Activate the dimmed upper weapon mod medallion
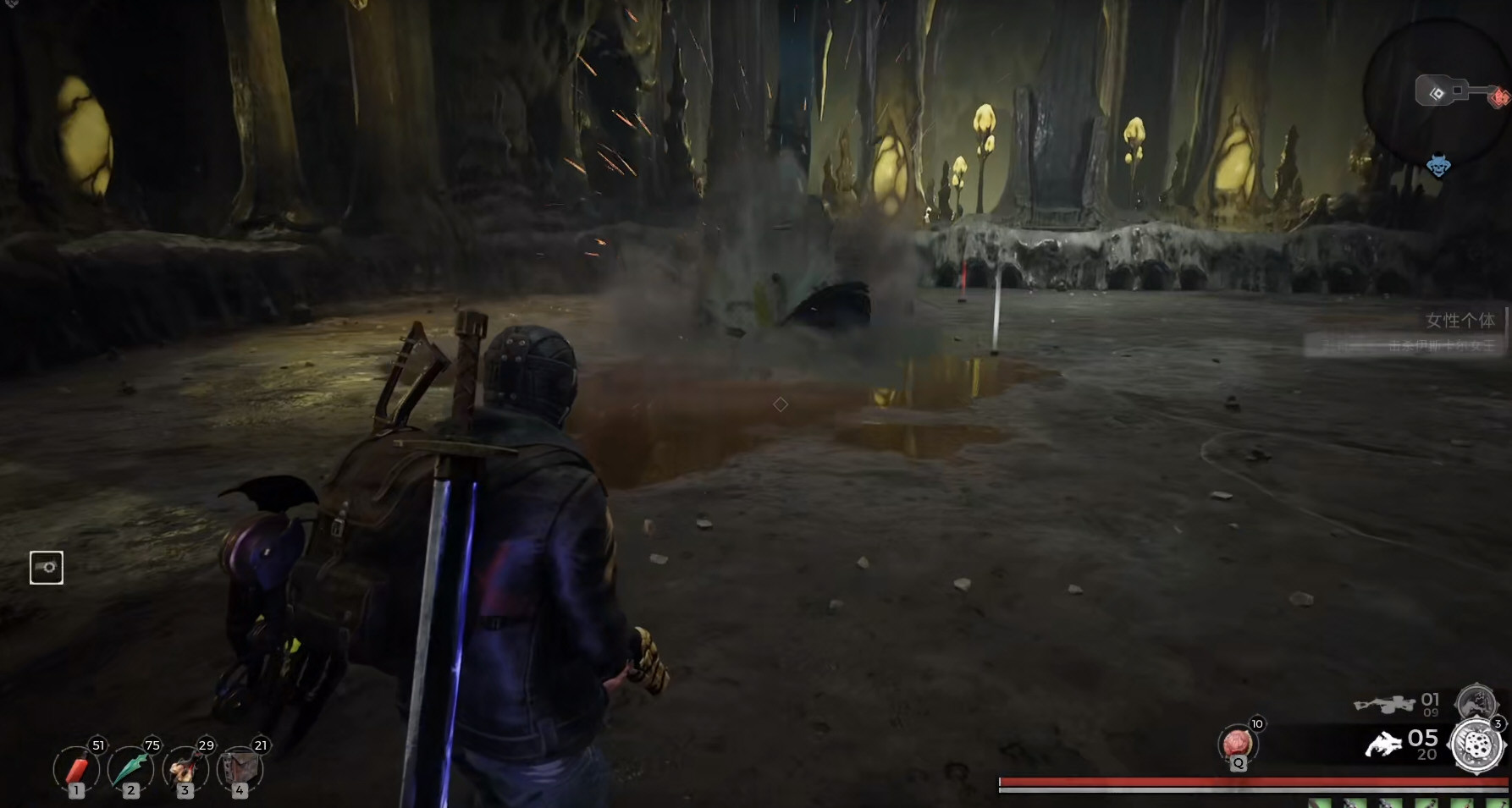The image size is (1512, 808). [1475, 702]
